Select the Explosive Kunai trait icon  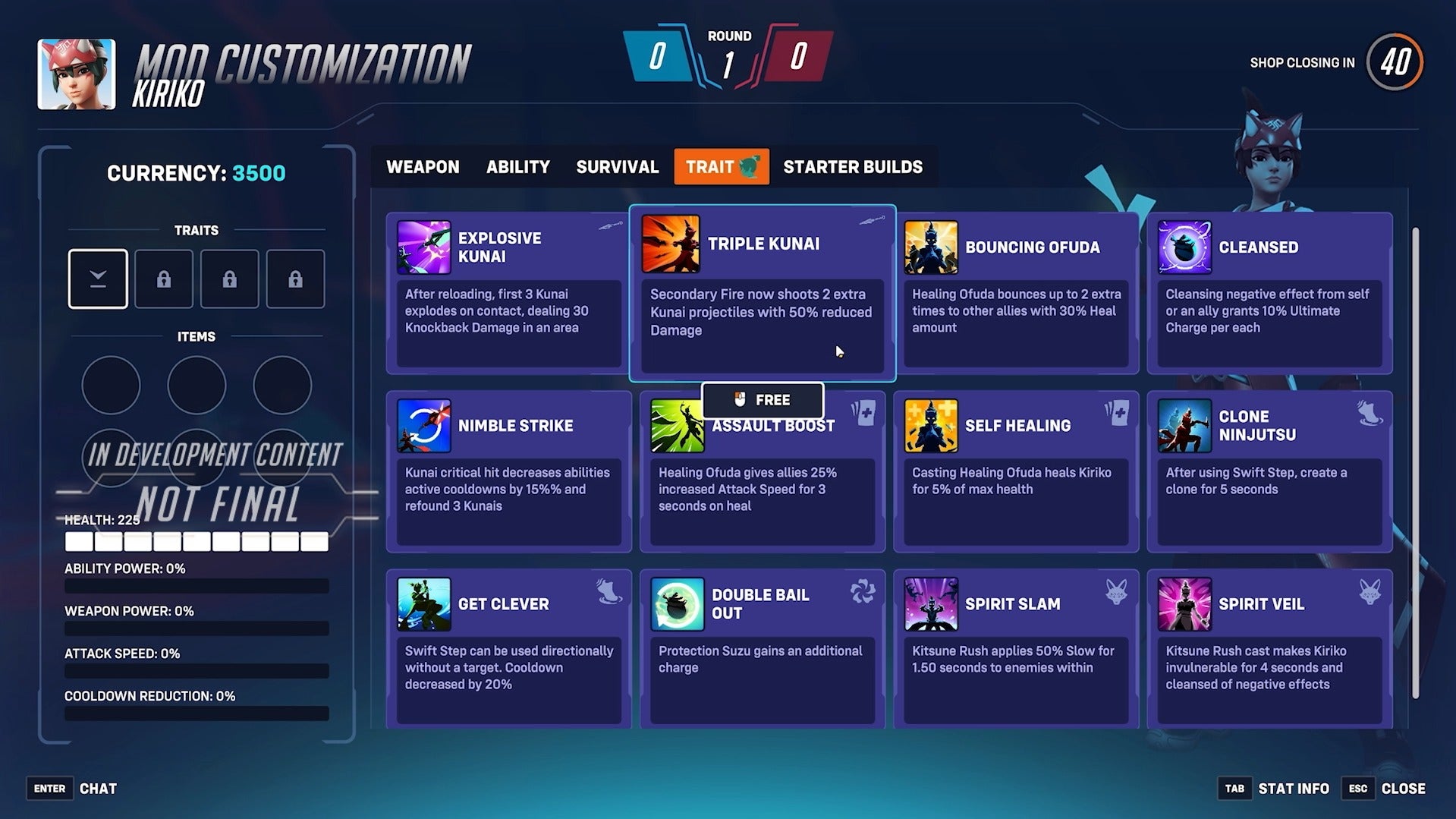point(425,247)
